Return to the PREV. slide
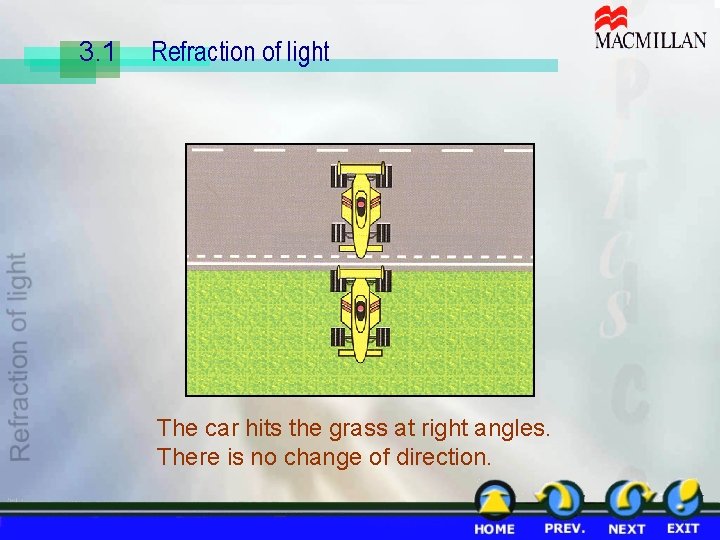 coord(564,510)
